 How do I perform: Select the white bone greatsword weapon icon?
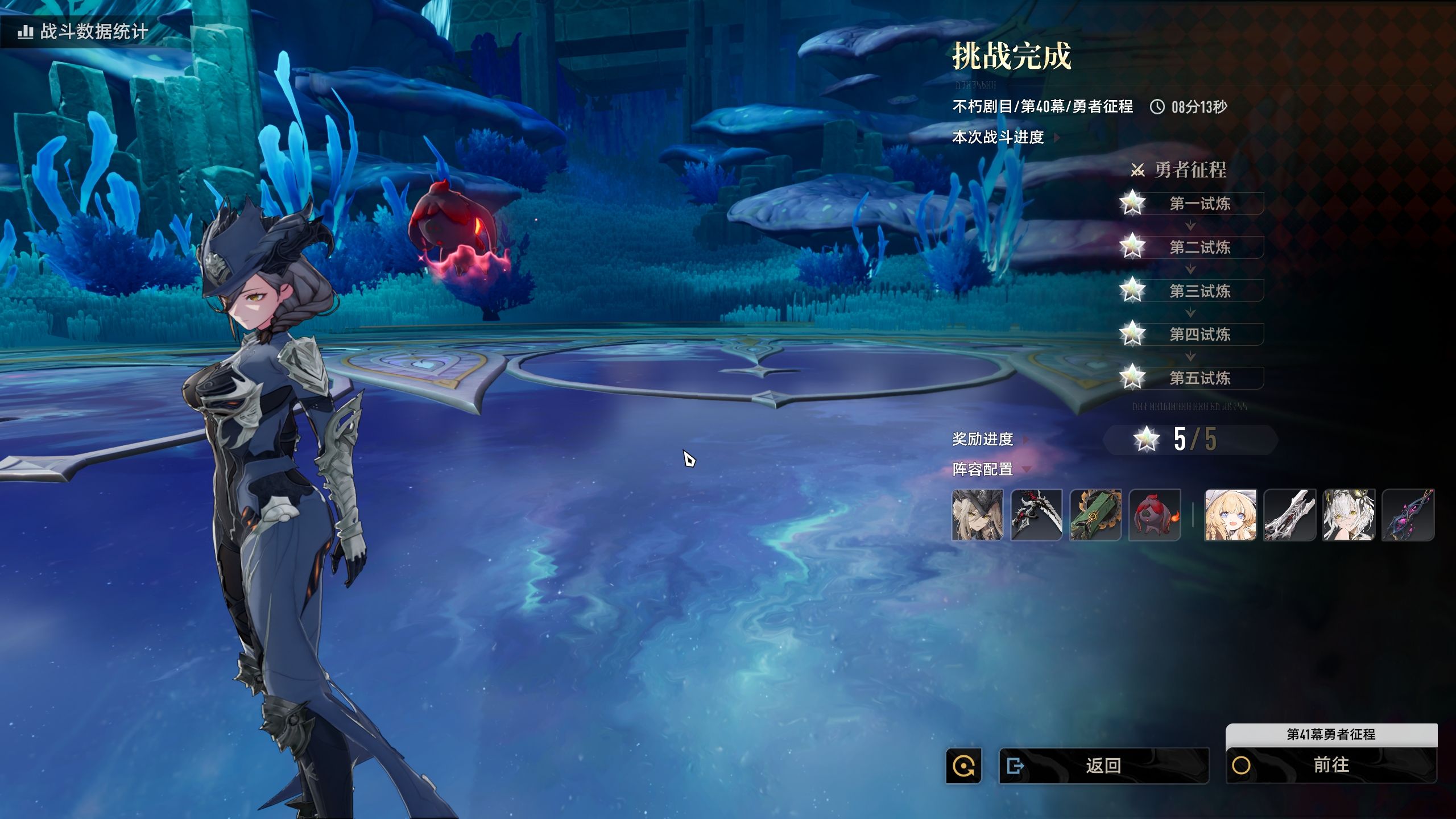tap(1289, 515)
